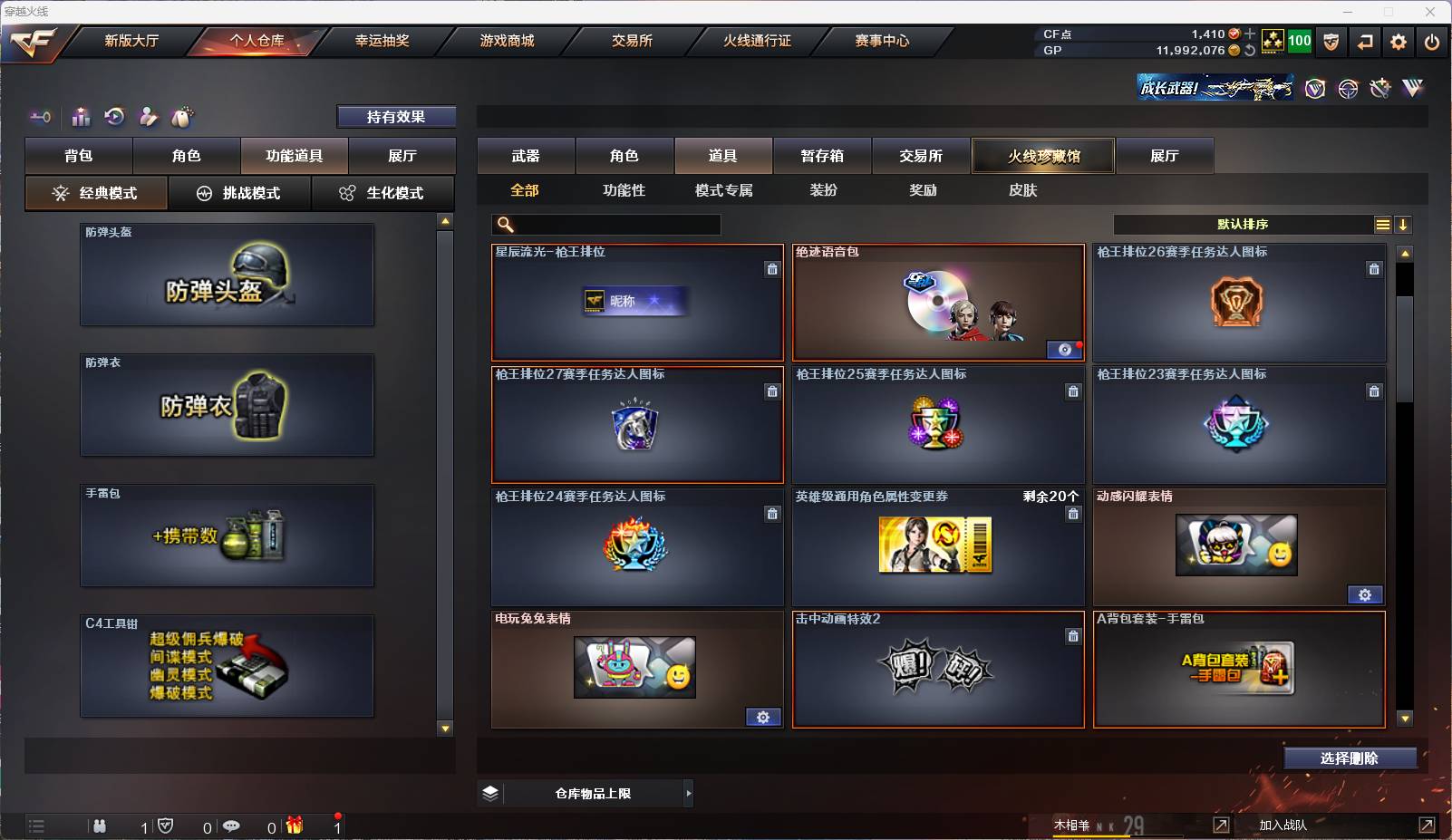Click the descending sort arrow beside 默认排序
This screenshot has width=1452, height=840.
[1404, 224]
